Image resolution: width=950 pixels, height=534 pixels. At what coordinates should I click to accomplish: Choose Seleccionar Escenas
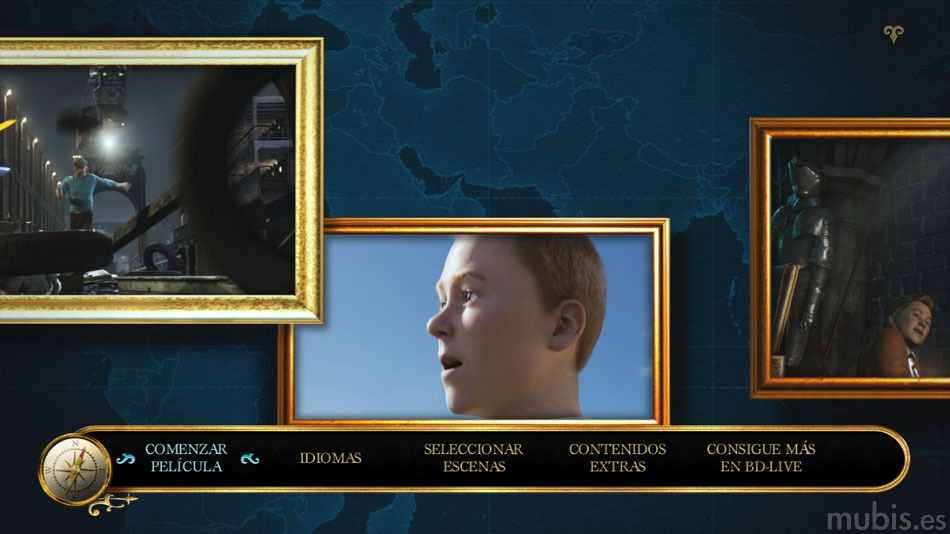click(x=473, y=458)
